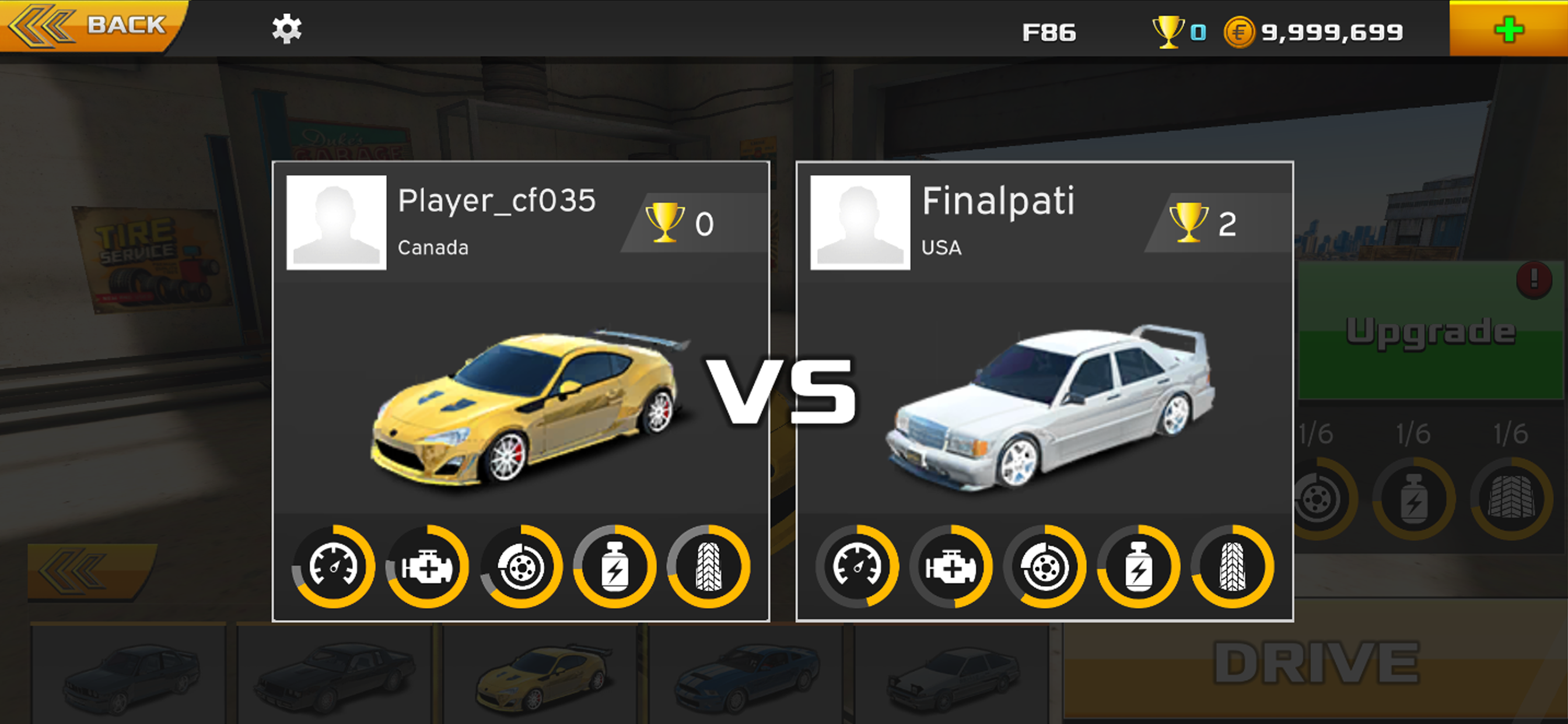
Task: Select Player_cf035's profile avatar
Action: 337,223
